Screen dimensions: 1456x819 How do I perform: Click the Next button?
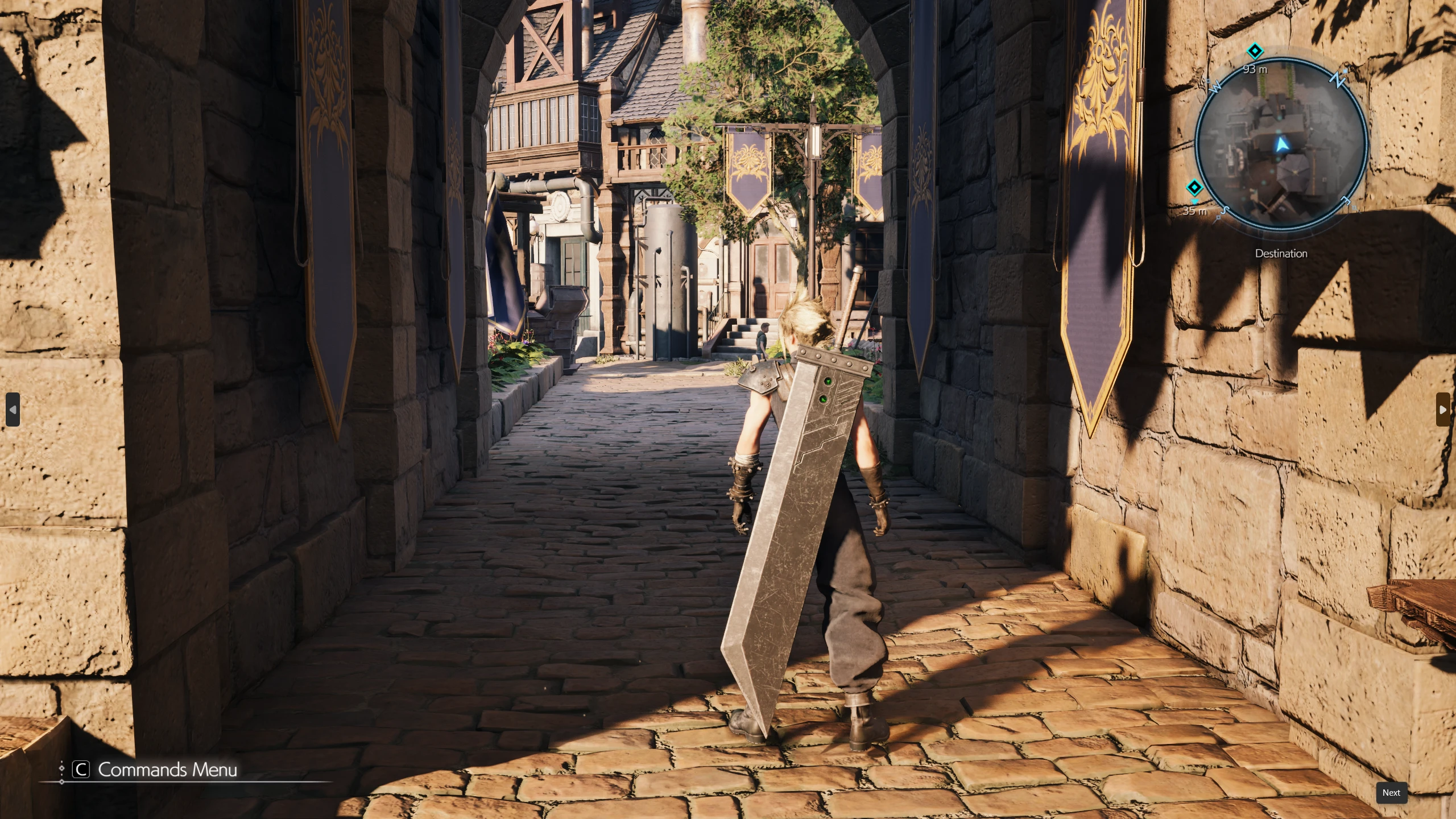tap(1391, 793)
